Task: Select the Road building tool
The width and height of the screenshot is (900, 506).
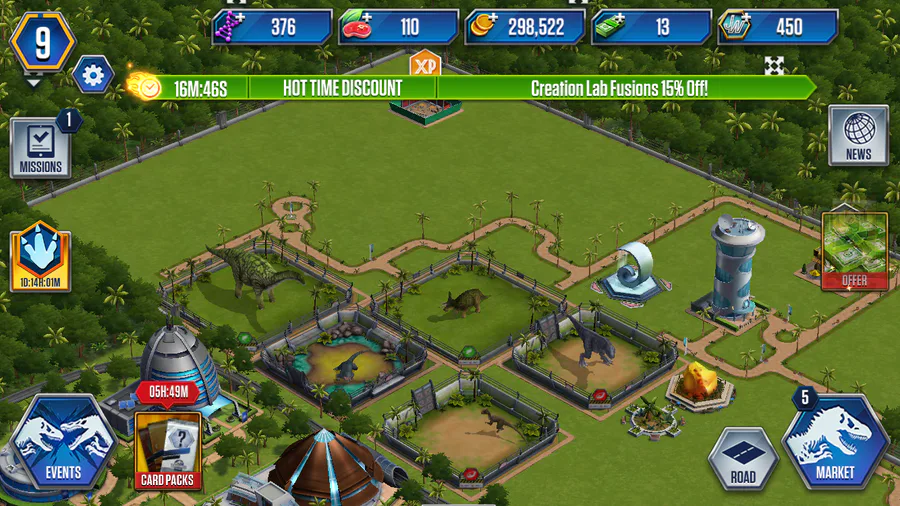Action: (743, 458)
